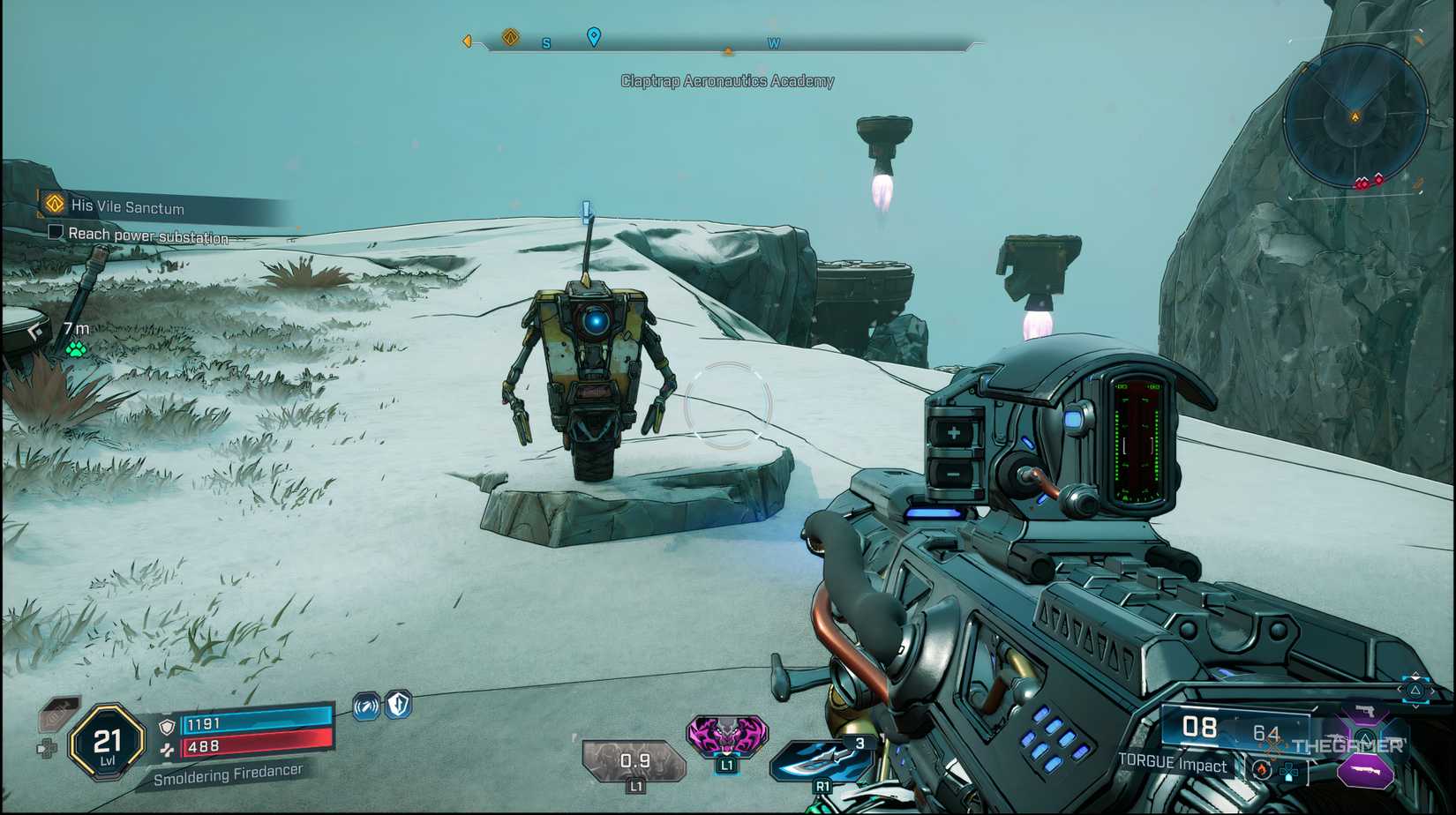Click the blue grenade buff icon above the shield bar

(366, 707)
